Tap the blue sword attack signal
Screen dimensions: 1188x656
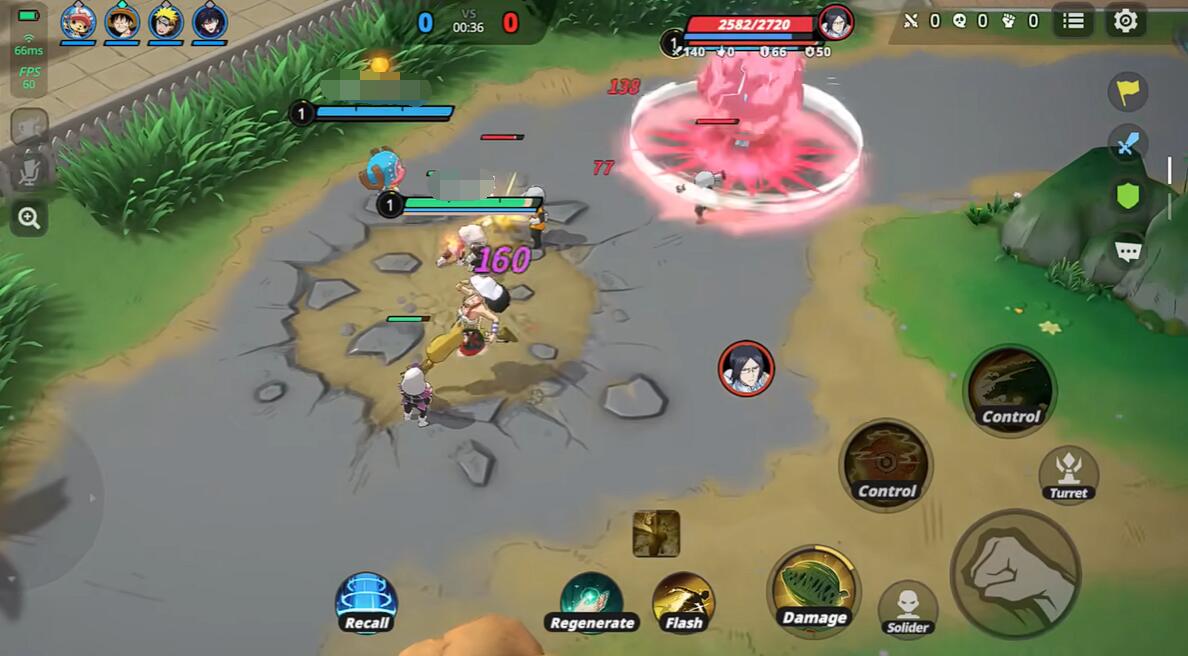click(1127, 145)
